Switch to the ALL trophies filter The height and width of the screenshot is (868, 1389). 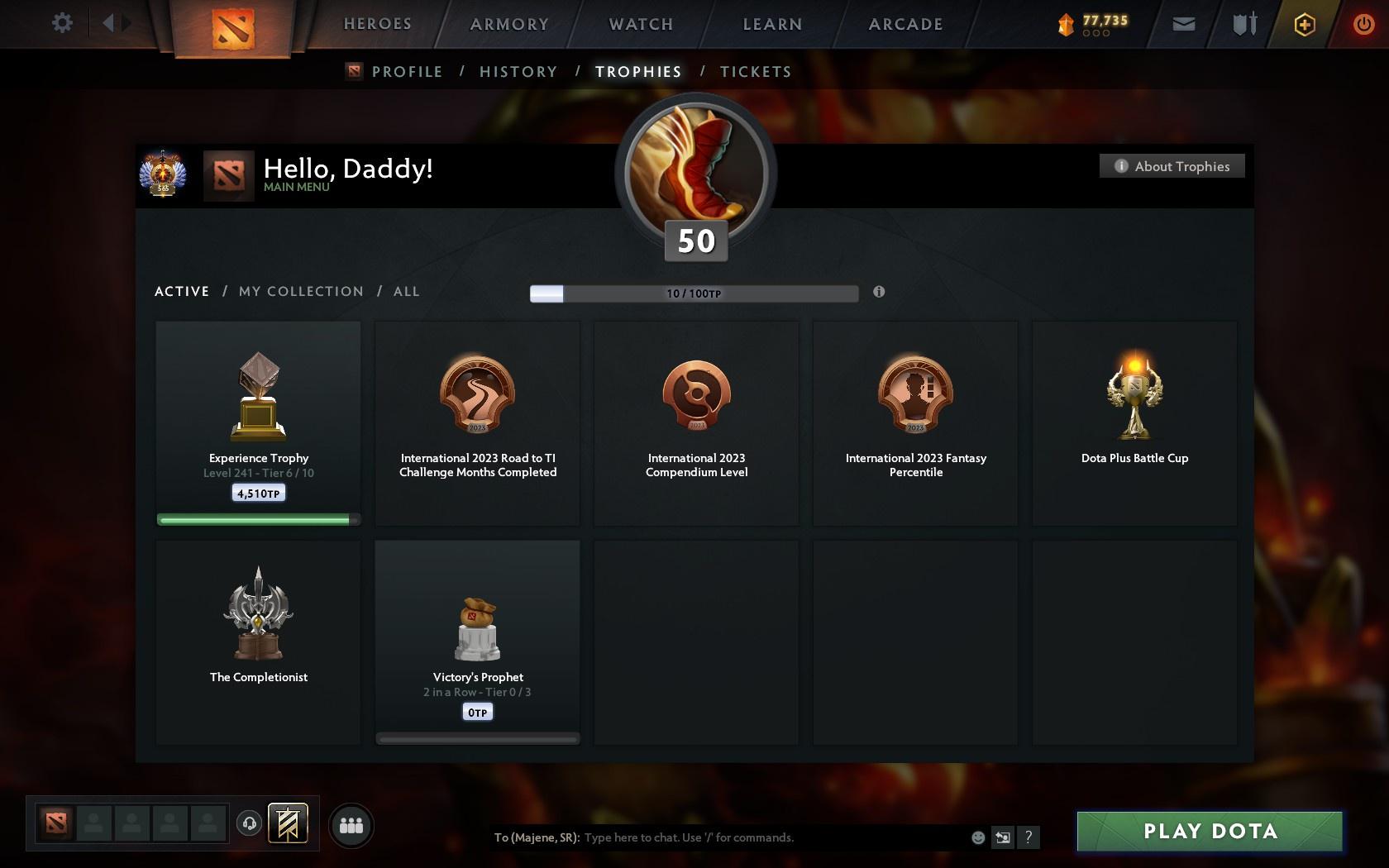coord(406,291)
